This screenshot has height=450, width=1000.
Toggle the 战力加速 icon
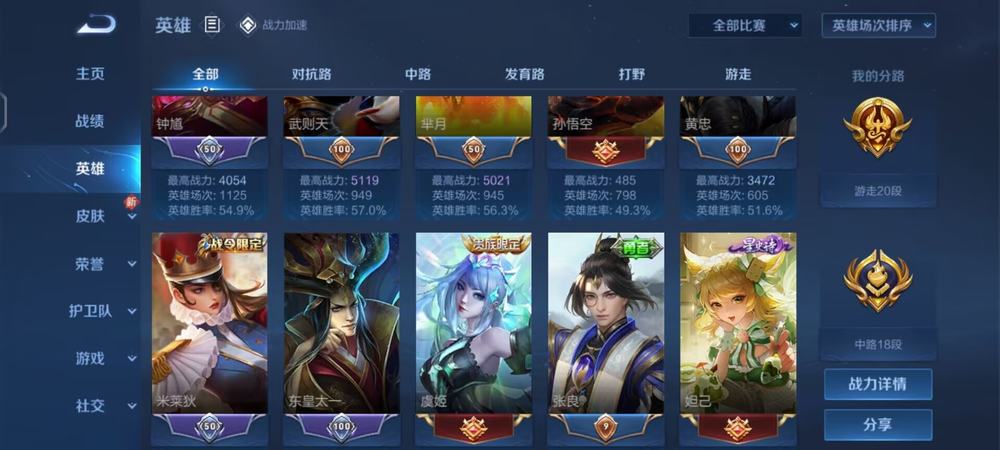248,25
